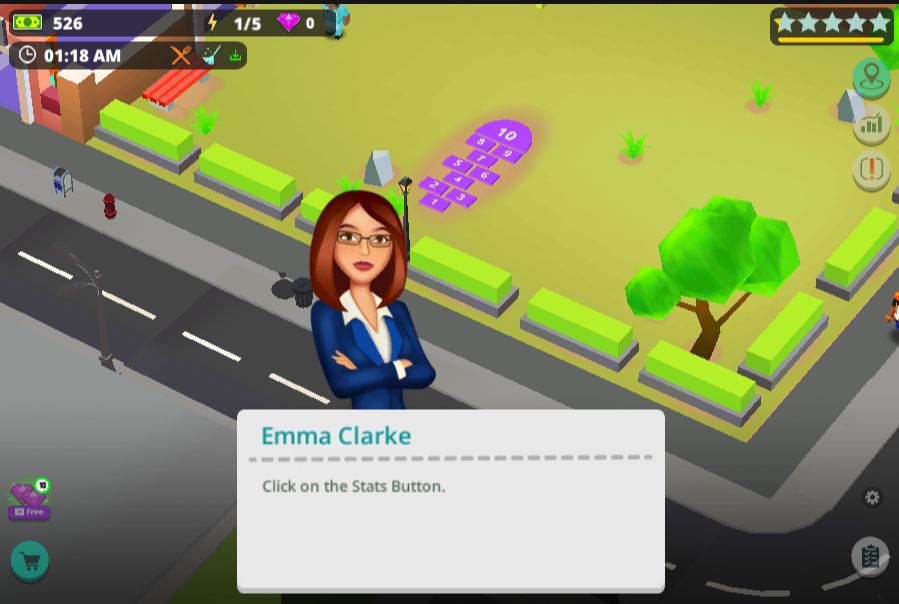Image resolution: width=899 pixels, height=604 pixels.
Task: Click the five-star rating panel
Action: coord(831,25)
